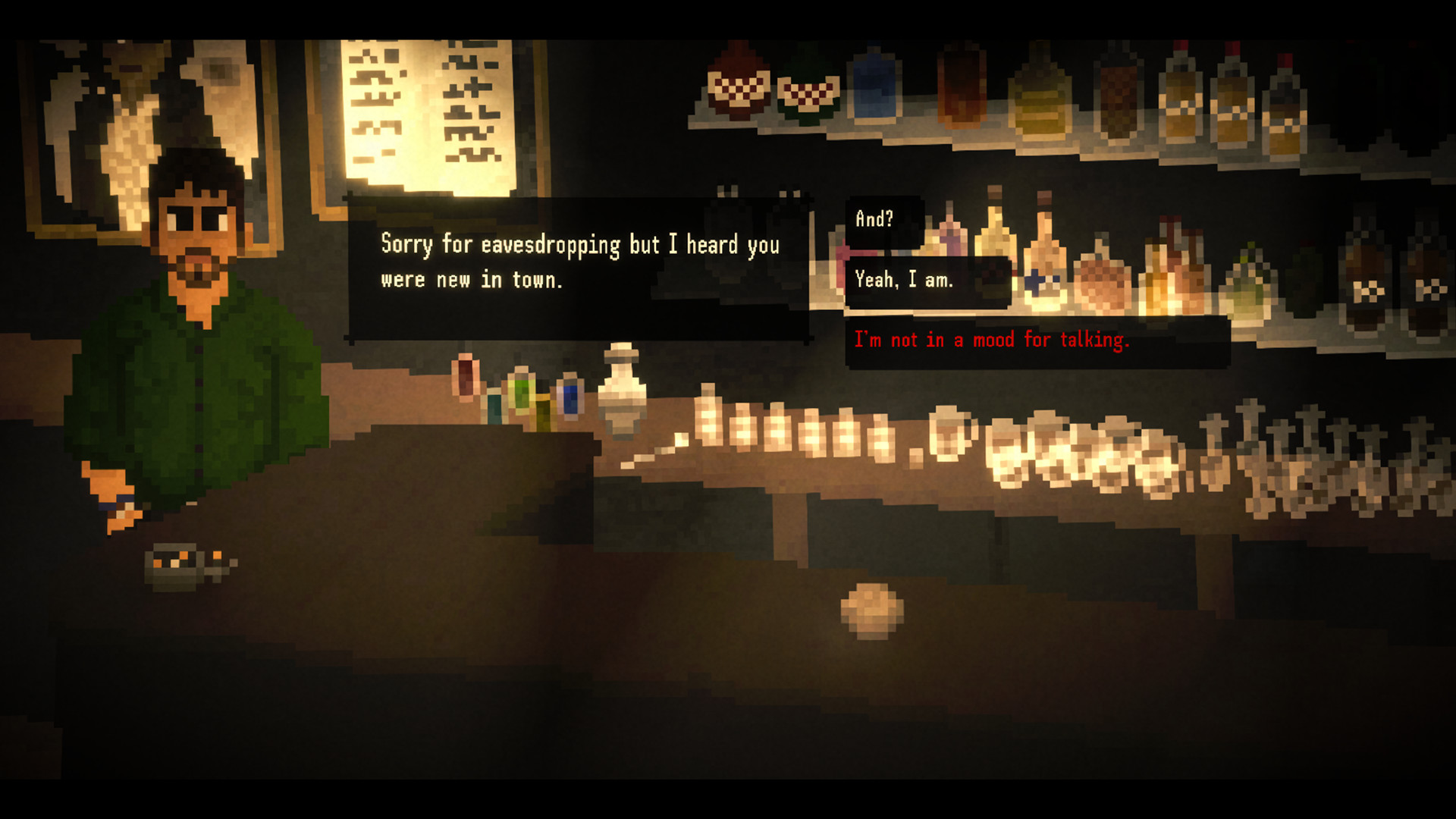Pick "I'm not in a mood for talking."
Viewport: 1456px width, 819px height.
pyautogui.click(x=992, y=340)
